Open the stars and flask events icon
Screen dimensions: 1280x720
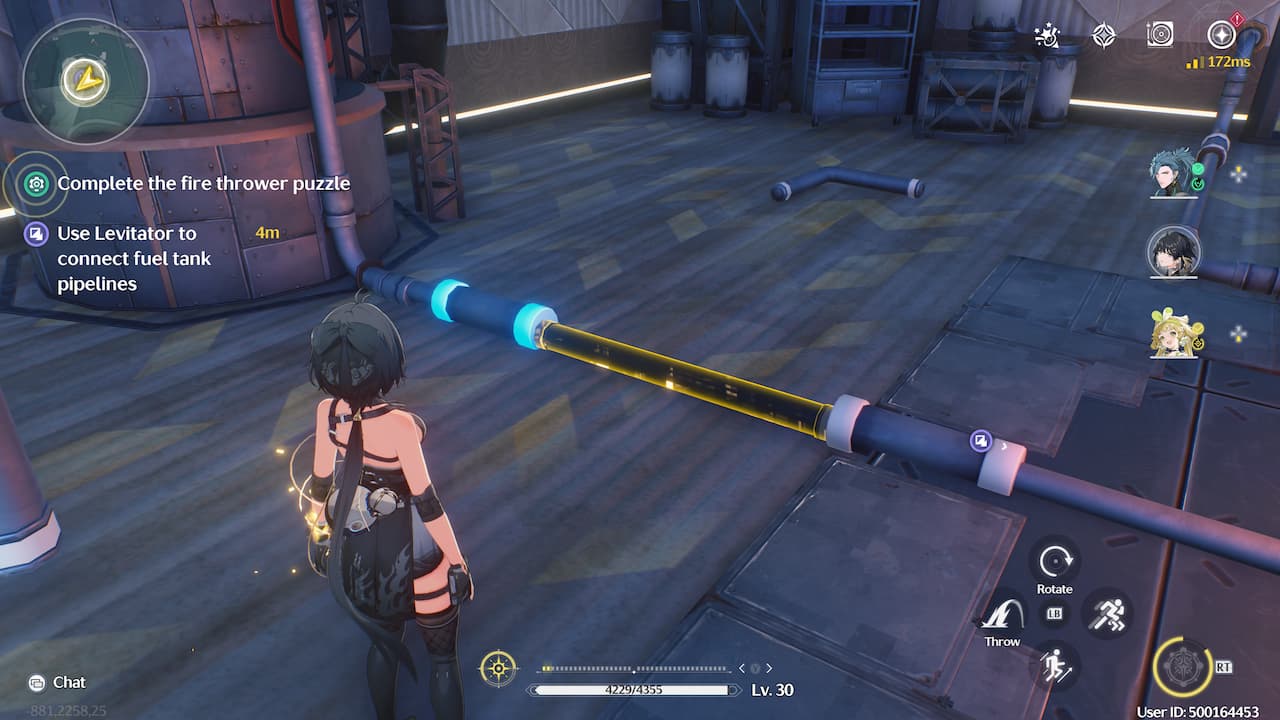(1047, 36)
